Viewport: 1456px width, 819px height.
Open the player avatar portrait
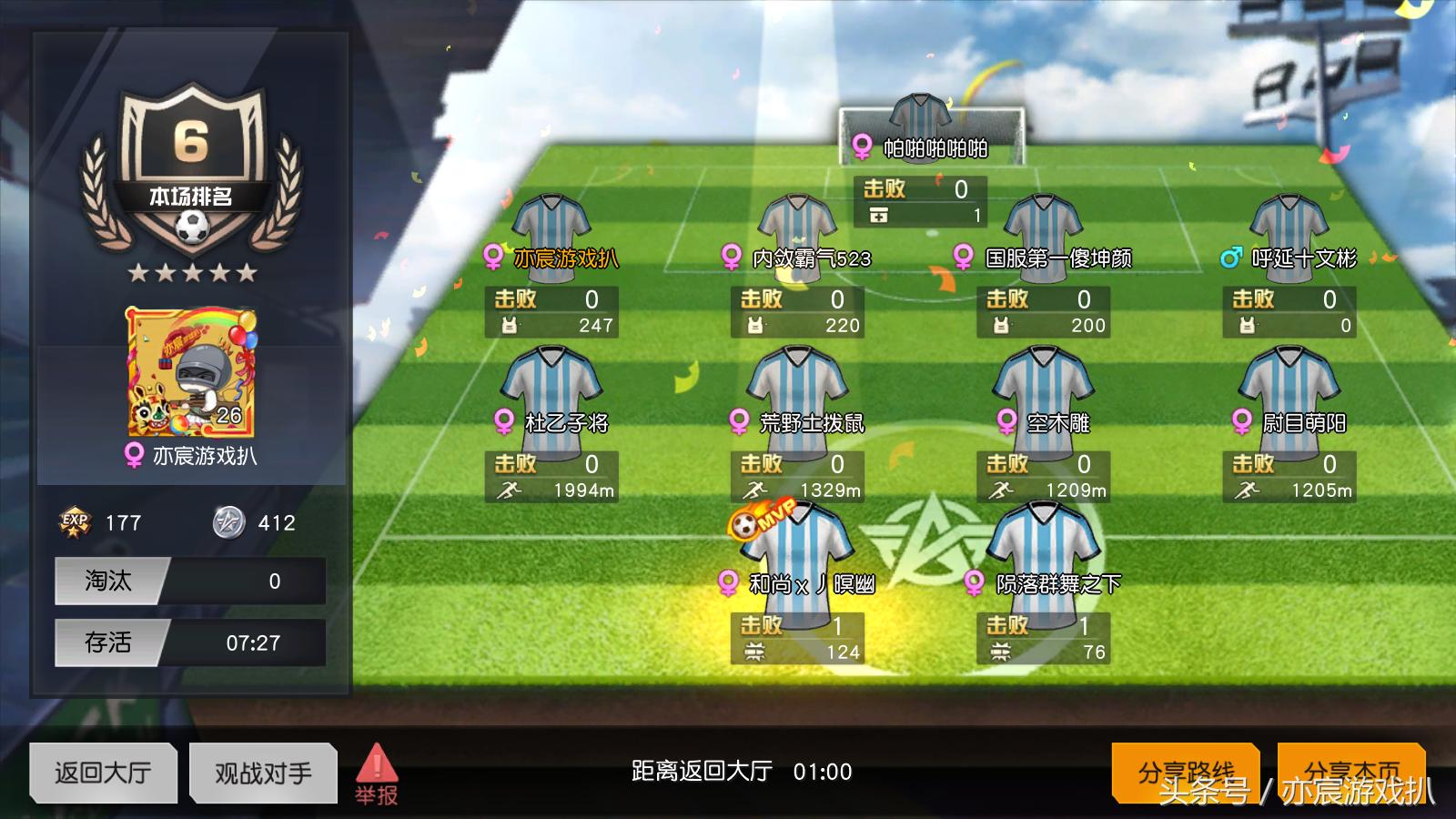[x=191, y=373]
